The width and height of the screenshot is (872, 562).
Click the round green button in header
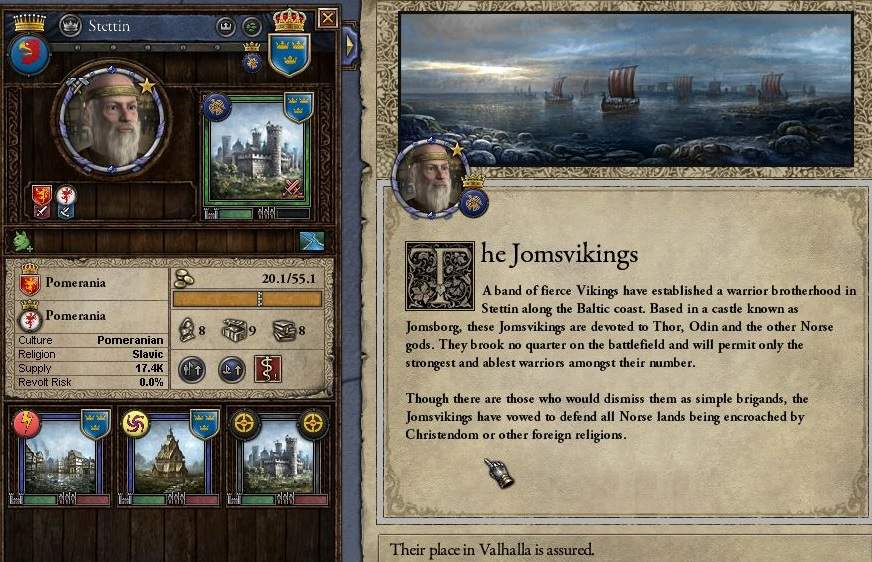252,24
